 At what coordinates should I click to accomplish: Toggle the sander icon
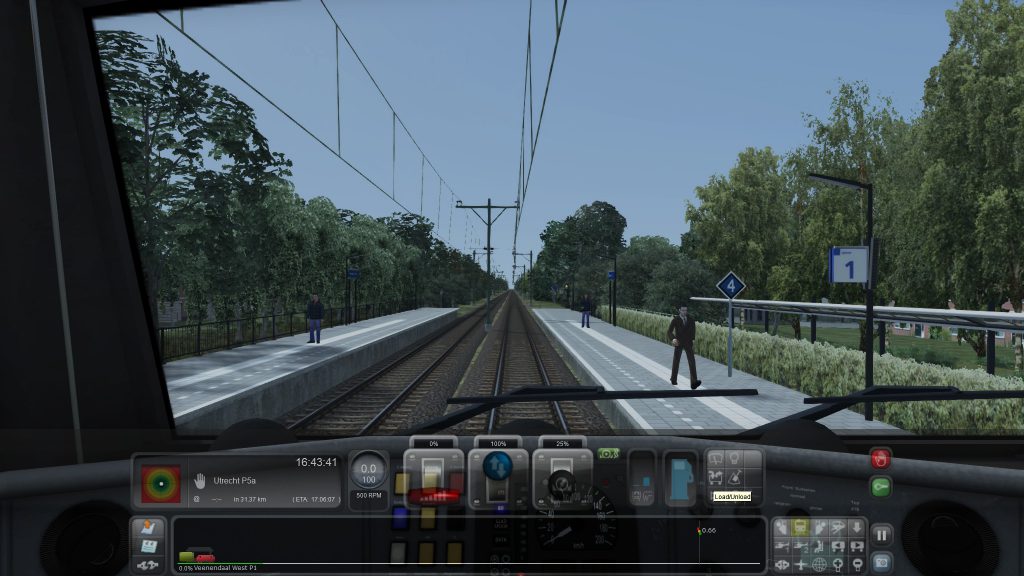tap(734, 478)
